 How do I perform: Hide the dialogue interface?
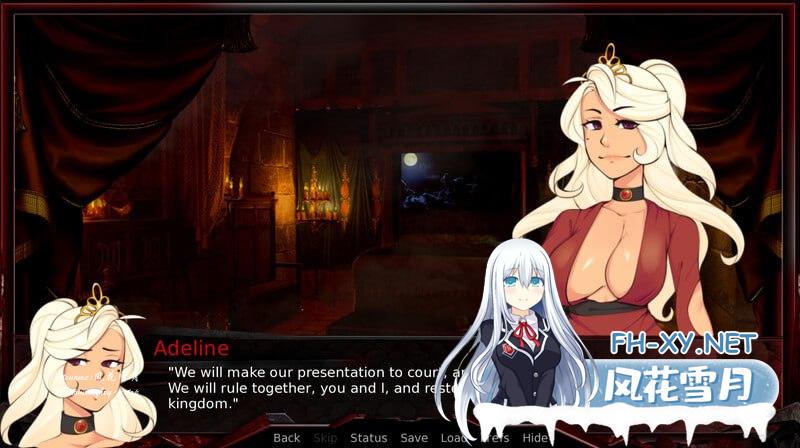coord(536,438)
